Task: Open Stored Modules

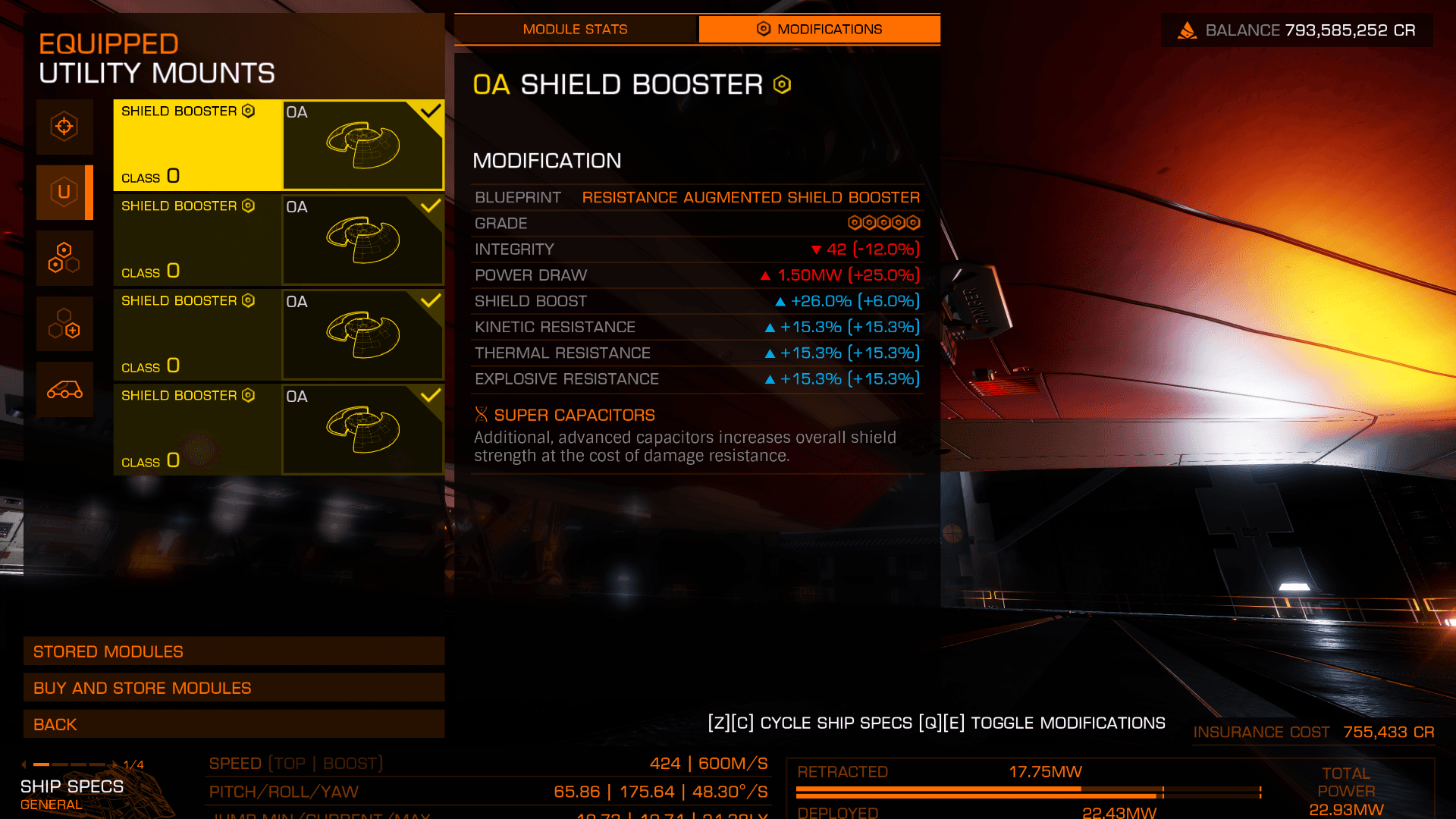Action: [x=234, y=651]
